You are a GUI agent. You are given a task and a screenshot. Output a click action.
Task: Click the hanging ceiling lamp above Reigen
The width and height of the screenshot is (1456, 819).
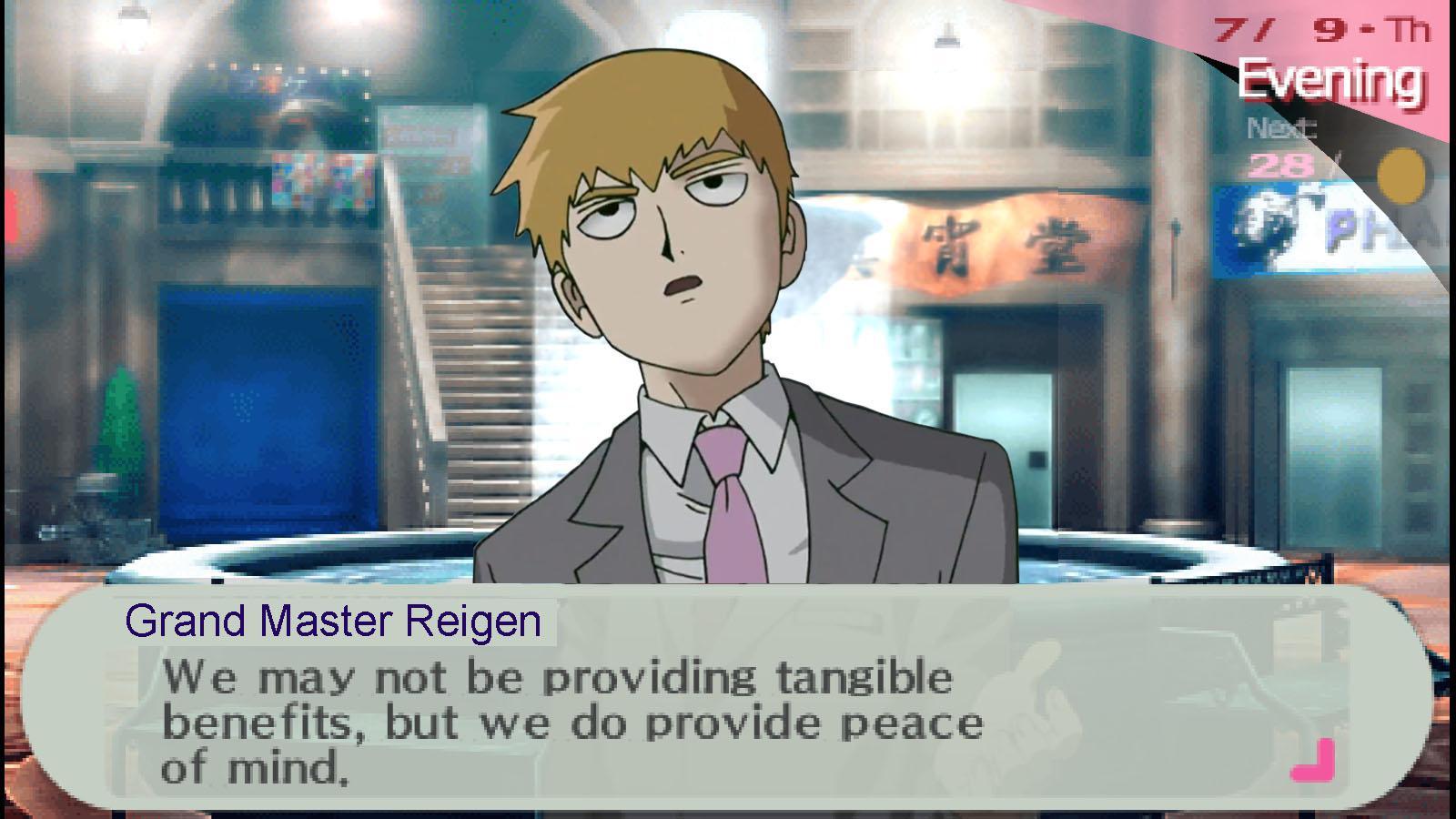click(946, 36)
